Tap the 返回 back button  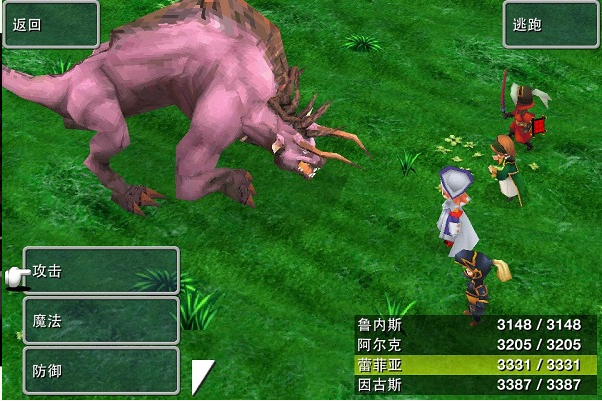50,24
